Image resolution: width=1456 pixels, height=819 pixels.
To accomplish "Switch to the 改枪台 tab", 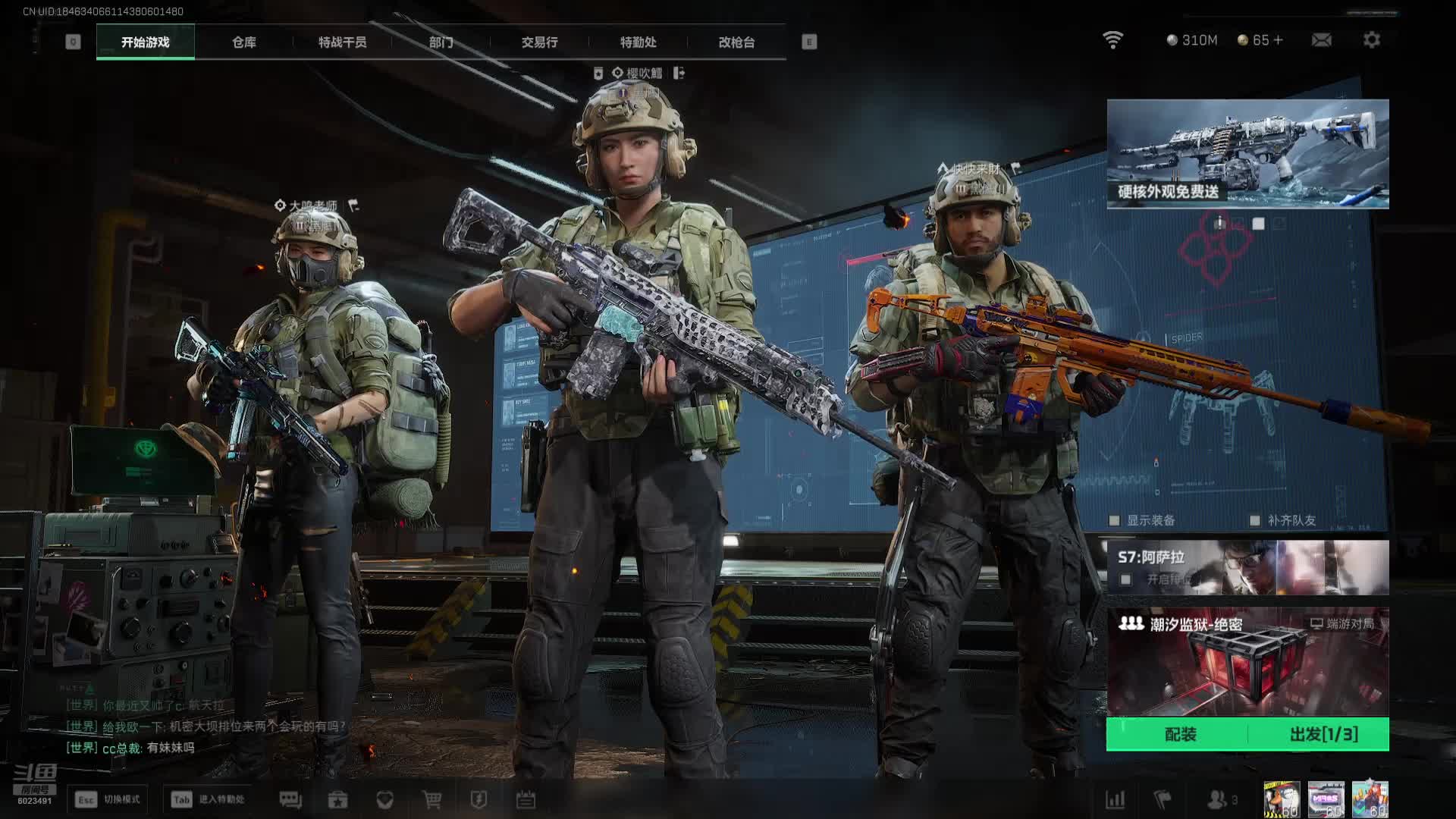I will tap(736, 42).
